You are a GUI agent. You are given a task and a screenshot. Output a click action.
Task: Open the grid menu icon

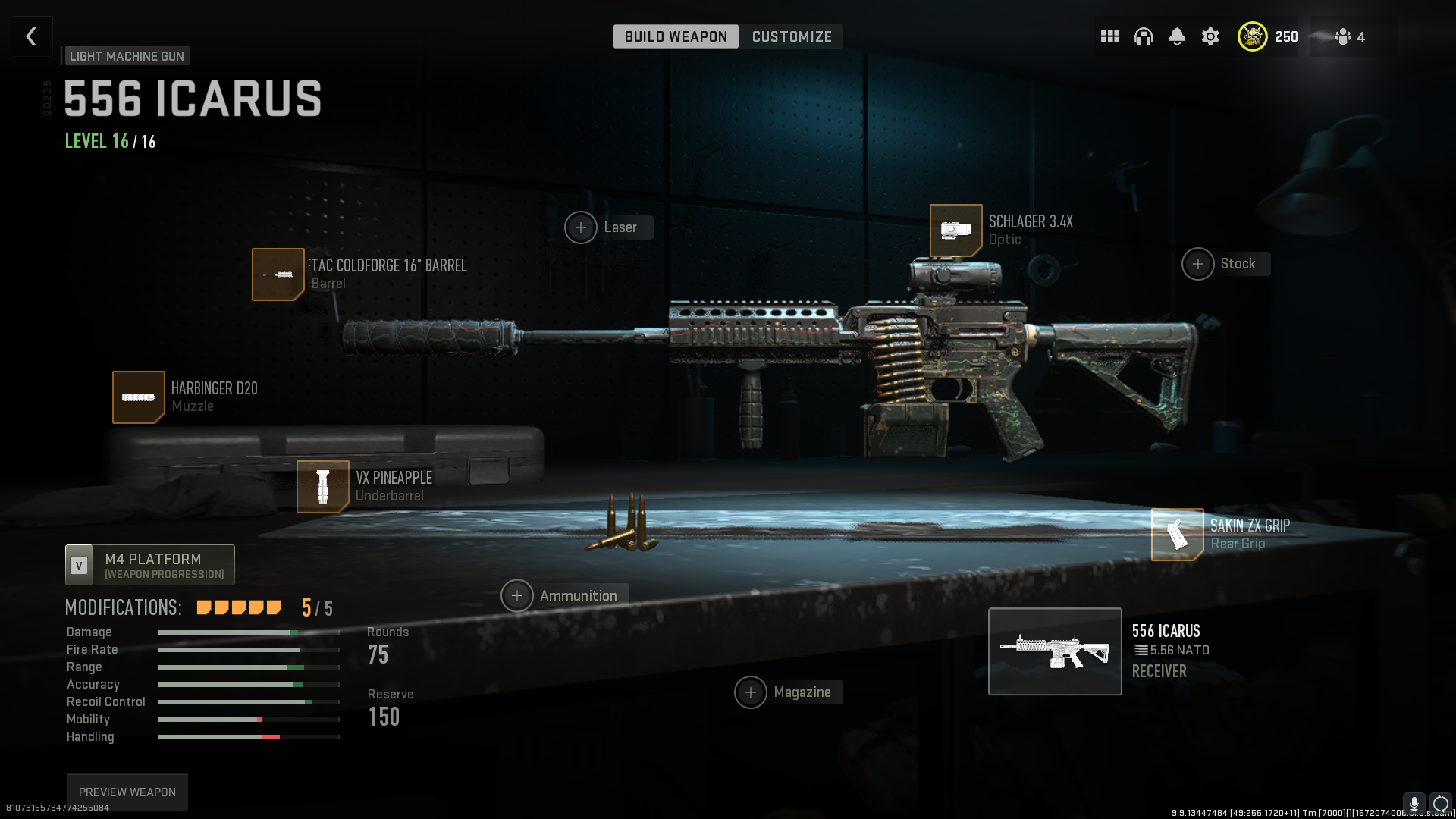[1109, 36]
